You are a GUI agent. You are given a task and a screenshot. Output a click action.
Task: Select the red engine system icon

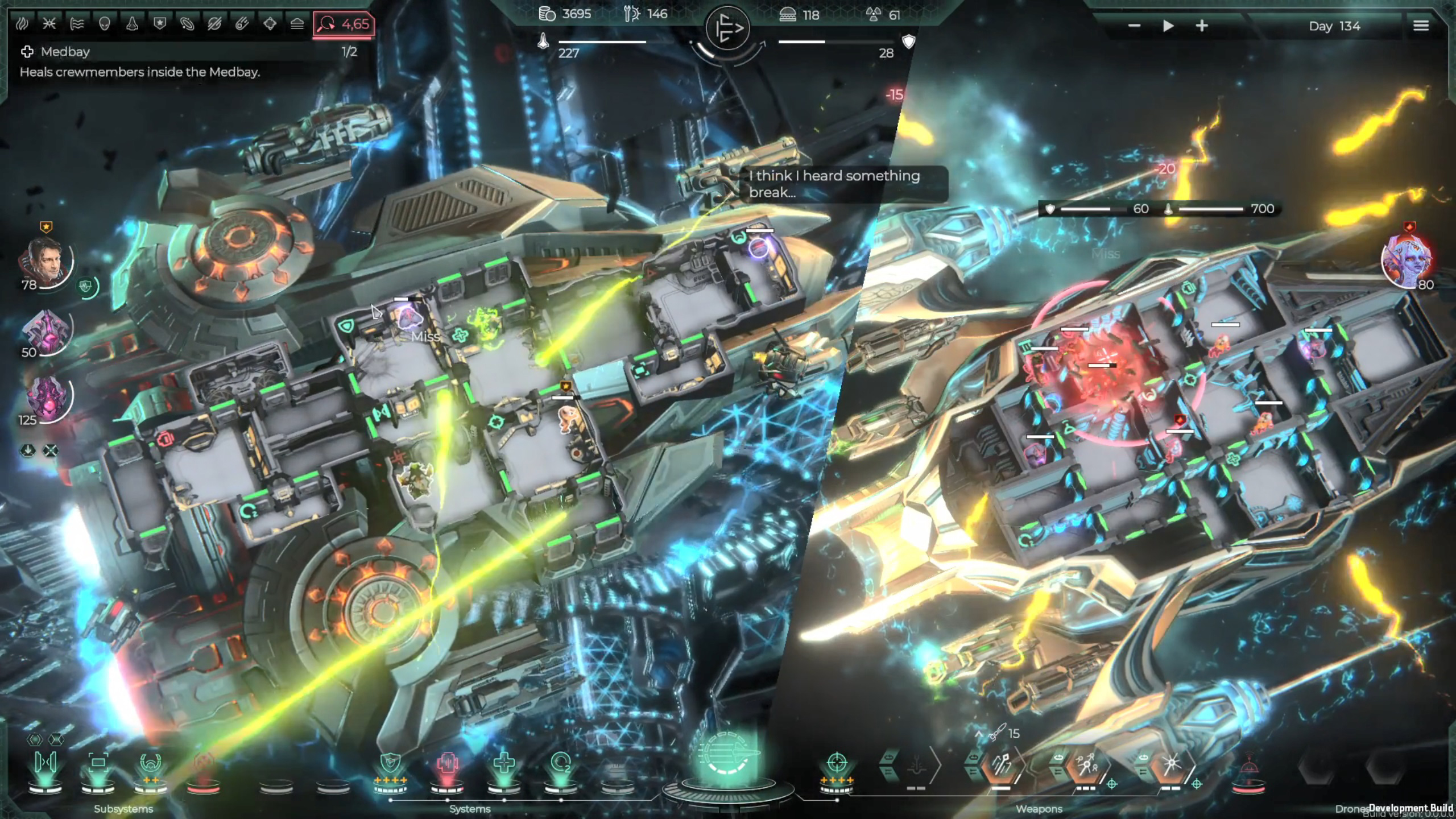[447, 763]
